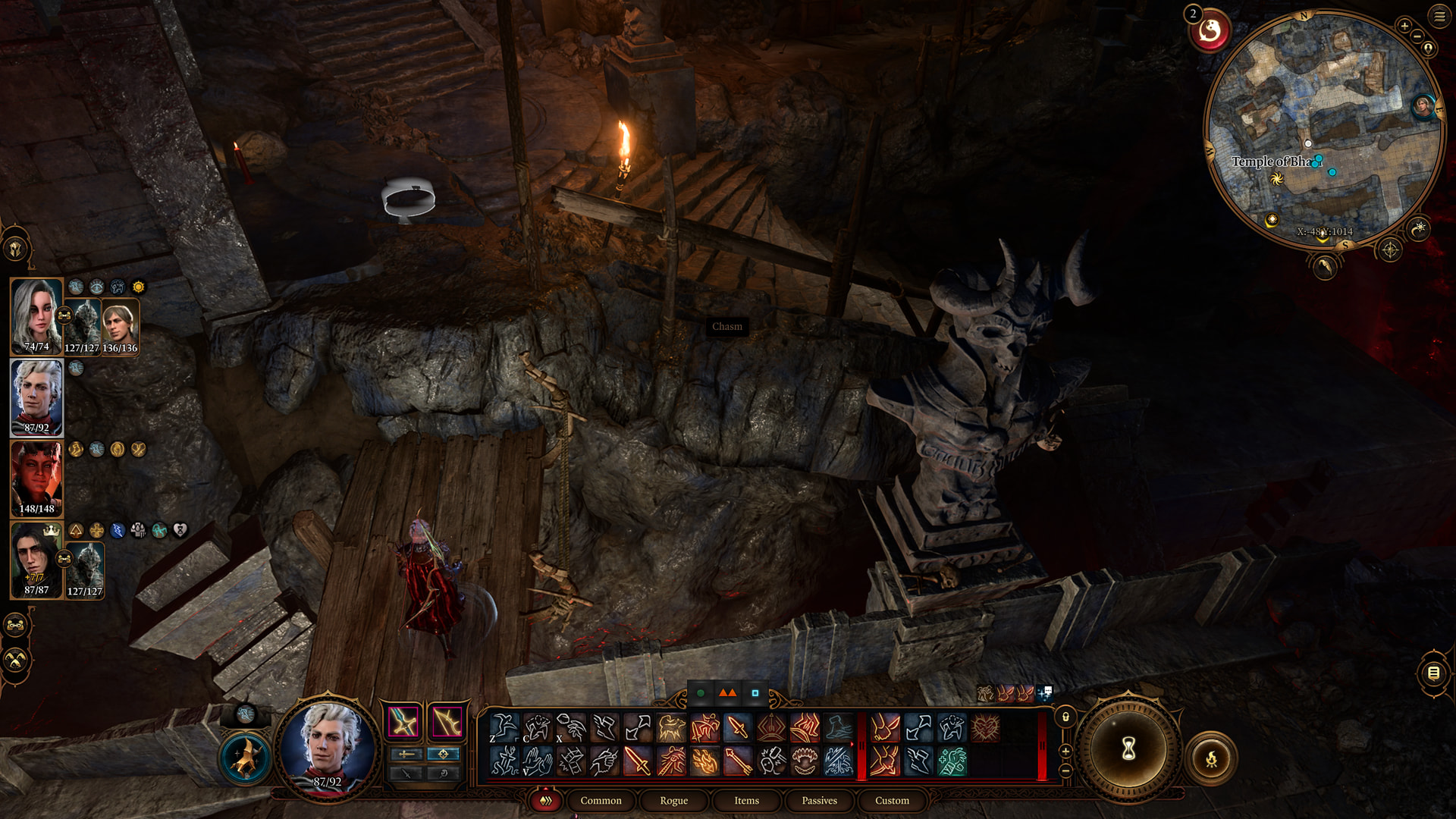Switch to the Common hotbar tab
Image resolution: width=1456 pixels, height=819 pixels.
pos(601,801)
